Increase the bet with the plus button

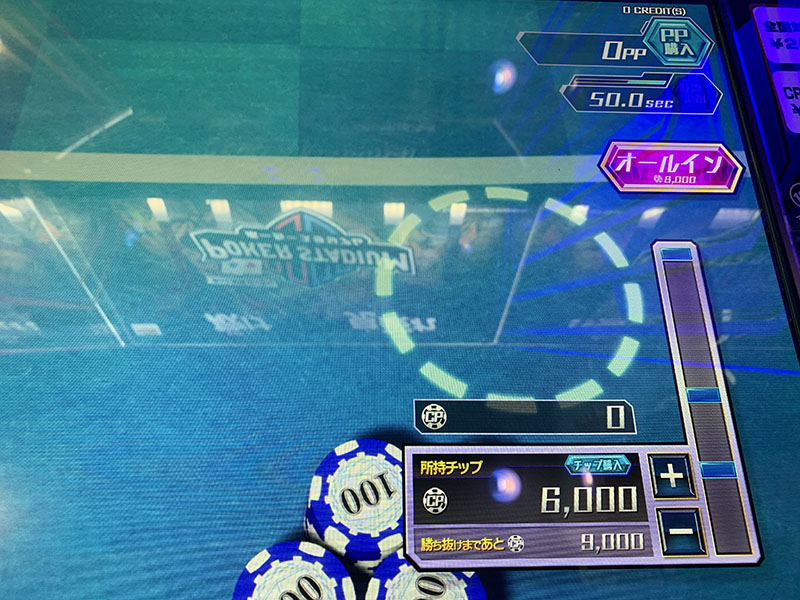point(673,477)
